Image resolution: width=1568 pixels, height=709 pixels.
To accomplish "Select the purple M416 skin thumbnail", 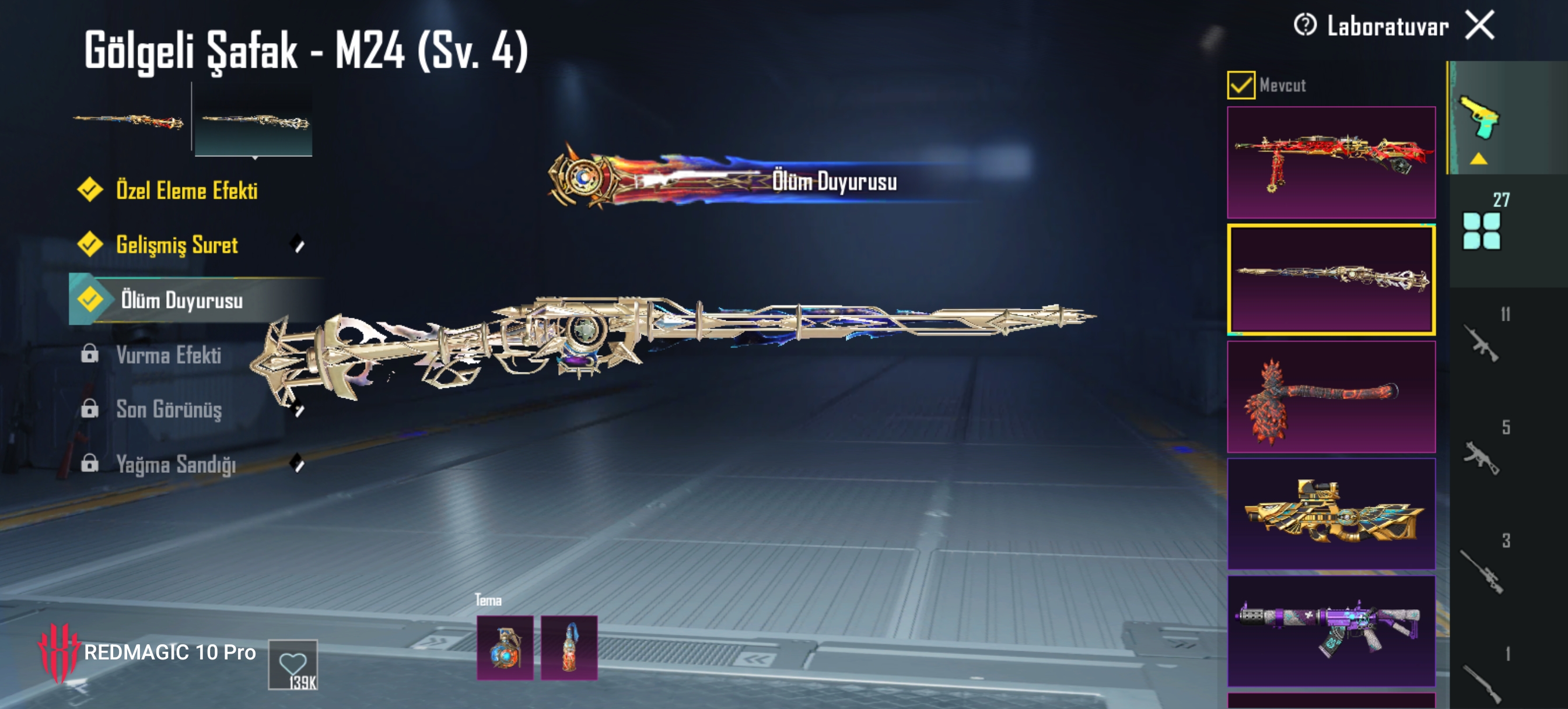I will [x=1331, y=630].
